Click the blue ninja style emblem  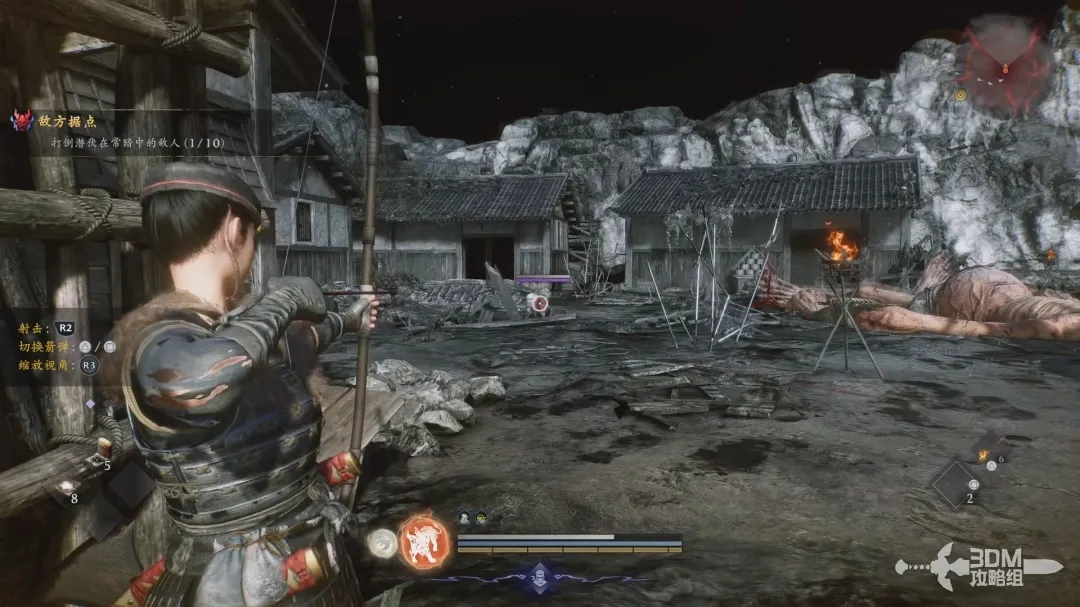[541, 576]
